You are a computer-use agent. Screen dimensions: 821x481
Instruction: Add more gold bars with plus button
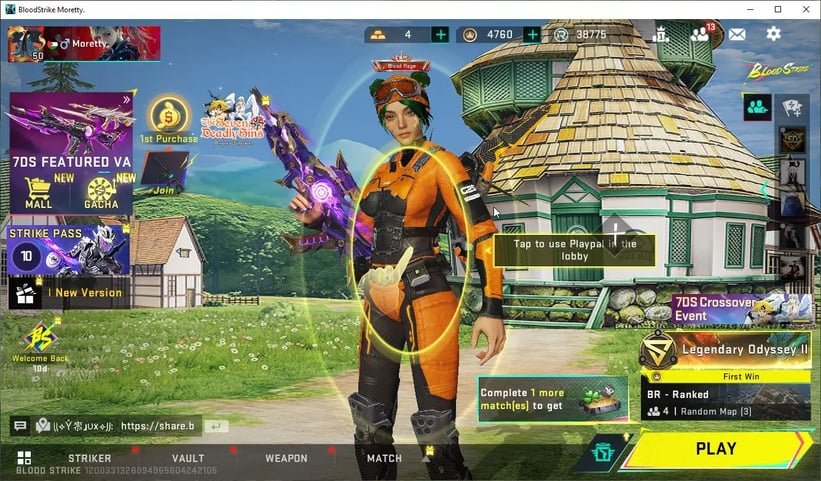click(440, 34)
